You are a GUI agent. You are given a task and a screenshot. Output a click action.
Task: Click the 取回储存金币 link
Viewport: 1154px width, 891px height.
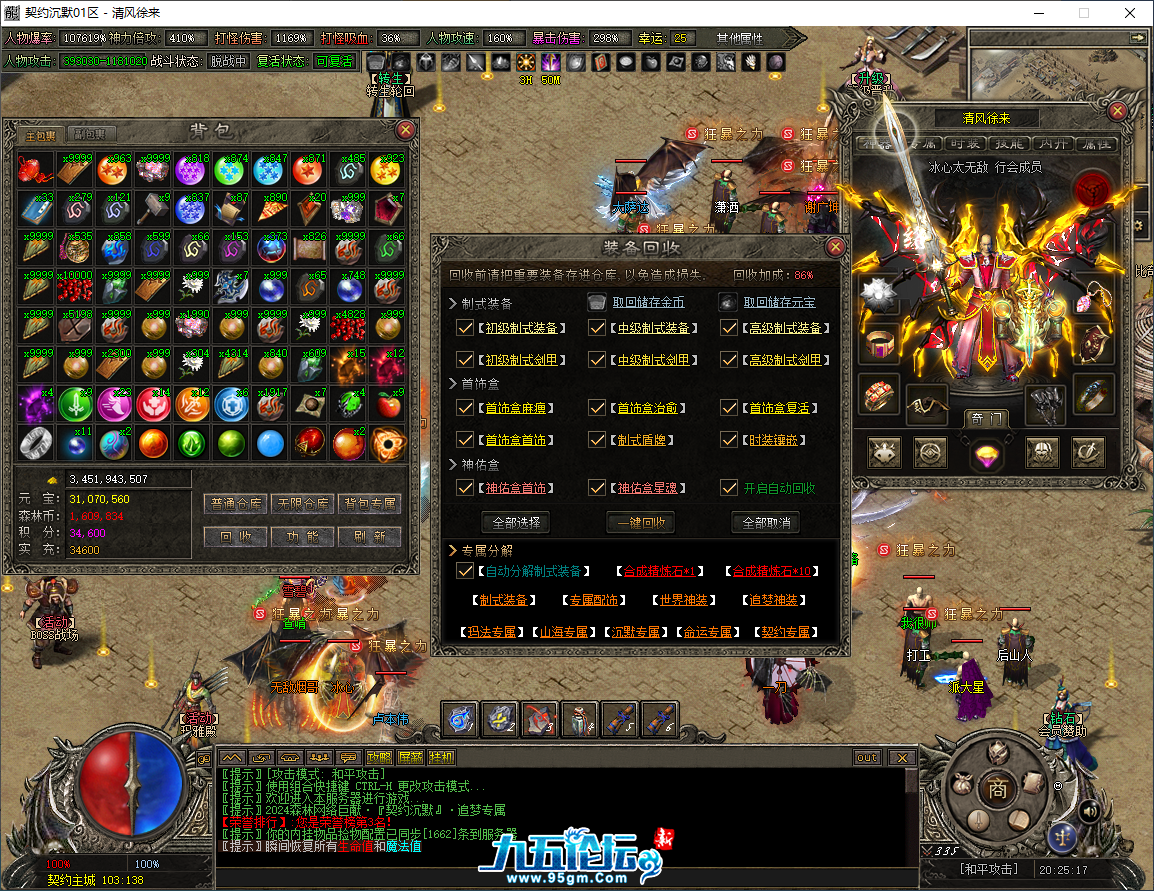click(x=648, y=302)
